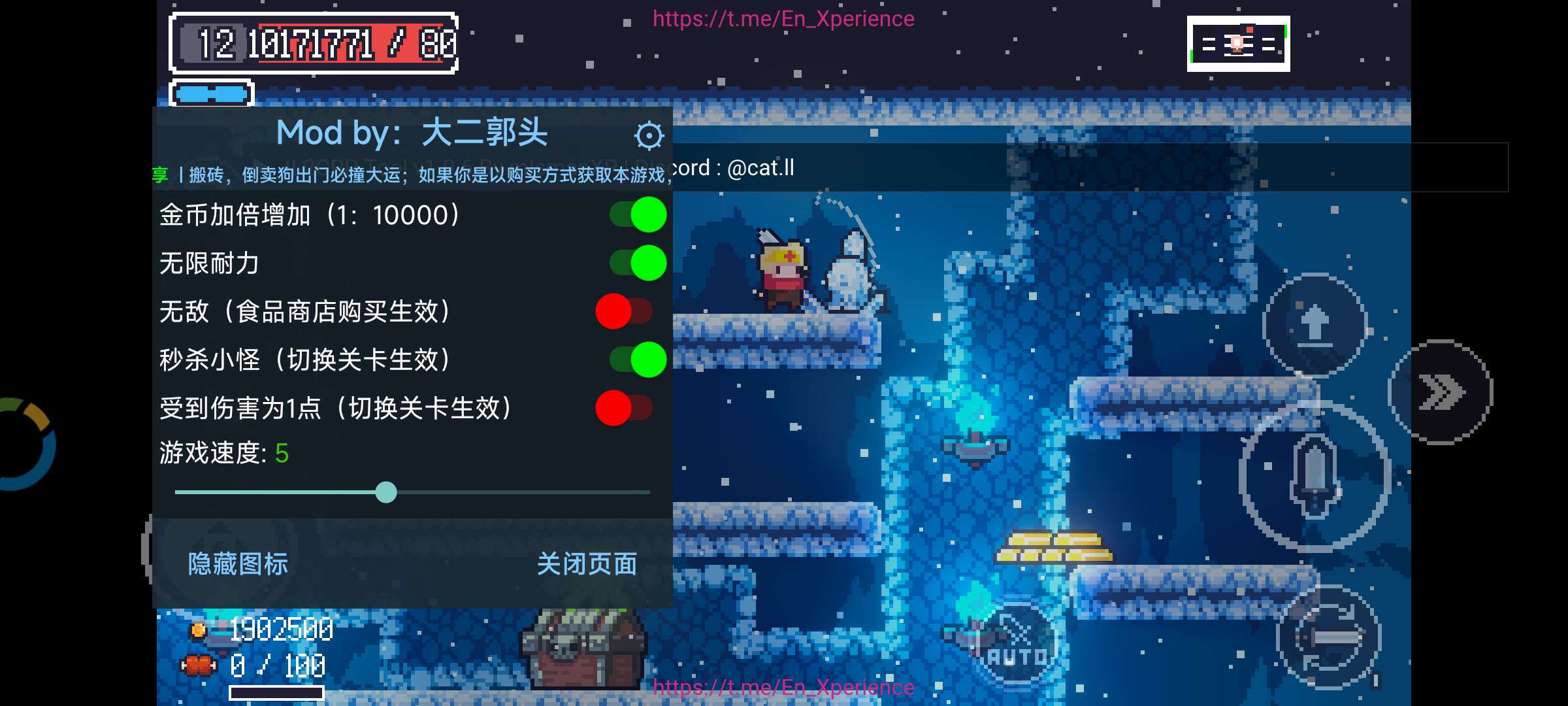
Task: Enable the 无敌 invincibility switch
Action: point(624,312)
